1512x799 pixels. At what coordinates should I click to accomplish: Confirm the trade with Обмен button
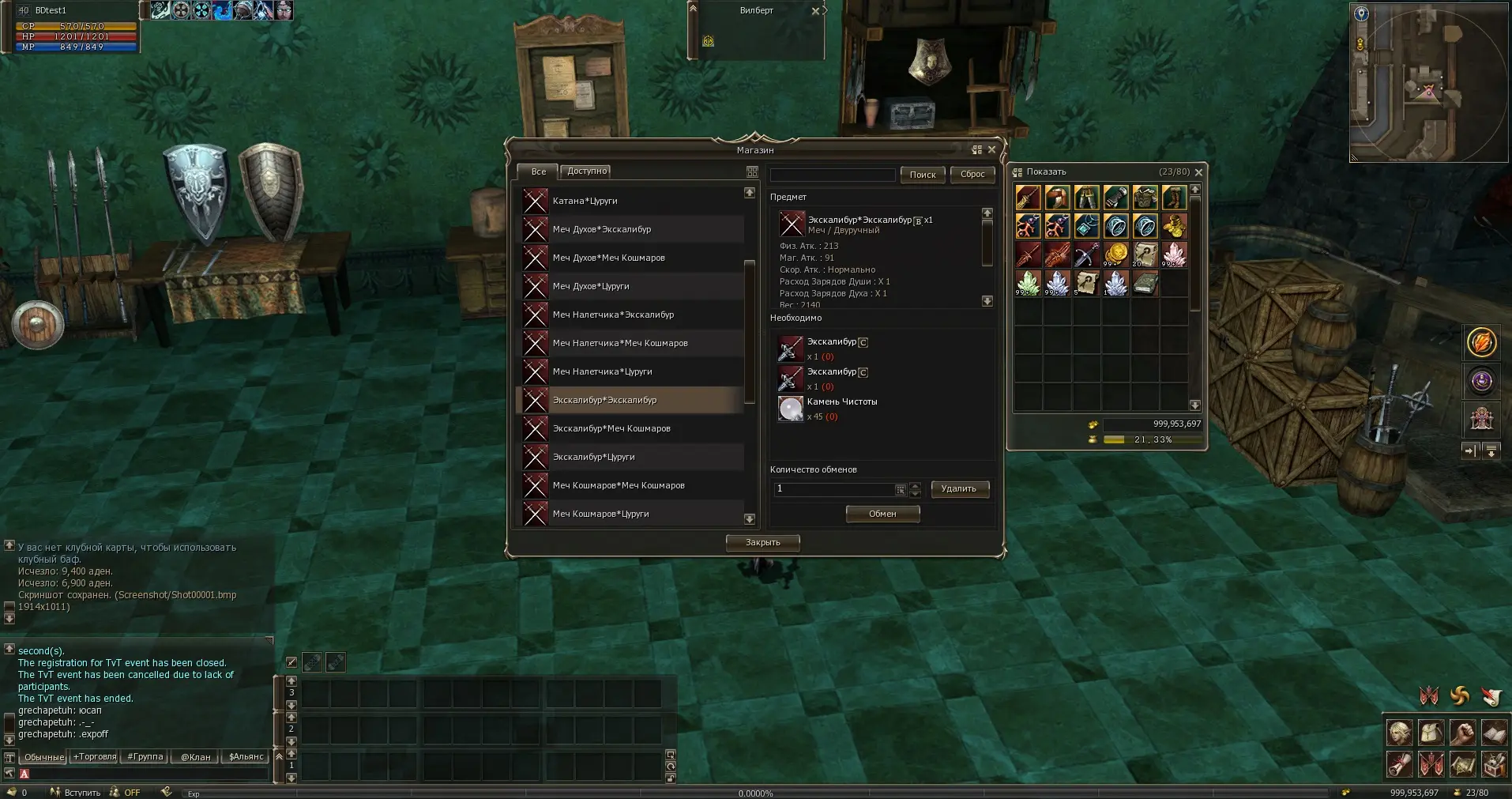(882, 514)
